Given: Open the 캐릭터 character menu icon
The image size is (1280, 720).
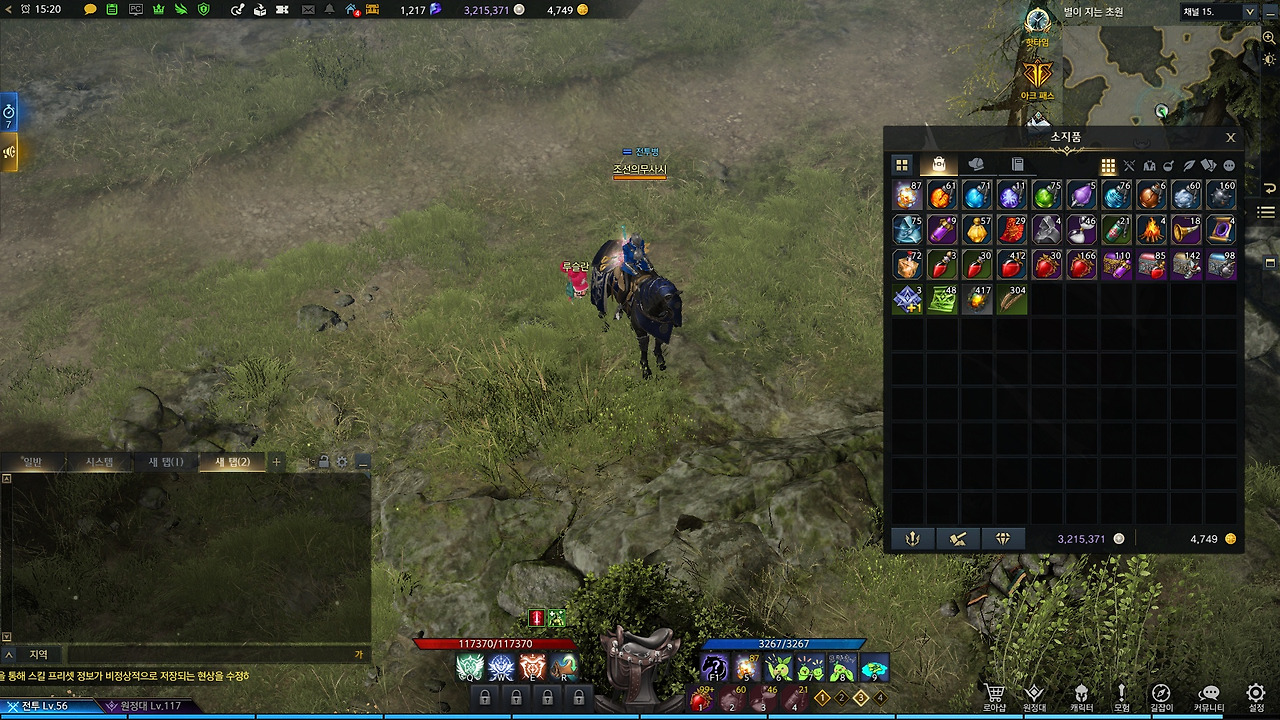Looking at the screenshot, I should tap(1082, 692).
